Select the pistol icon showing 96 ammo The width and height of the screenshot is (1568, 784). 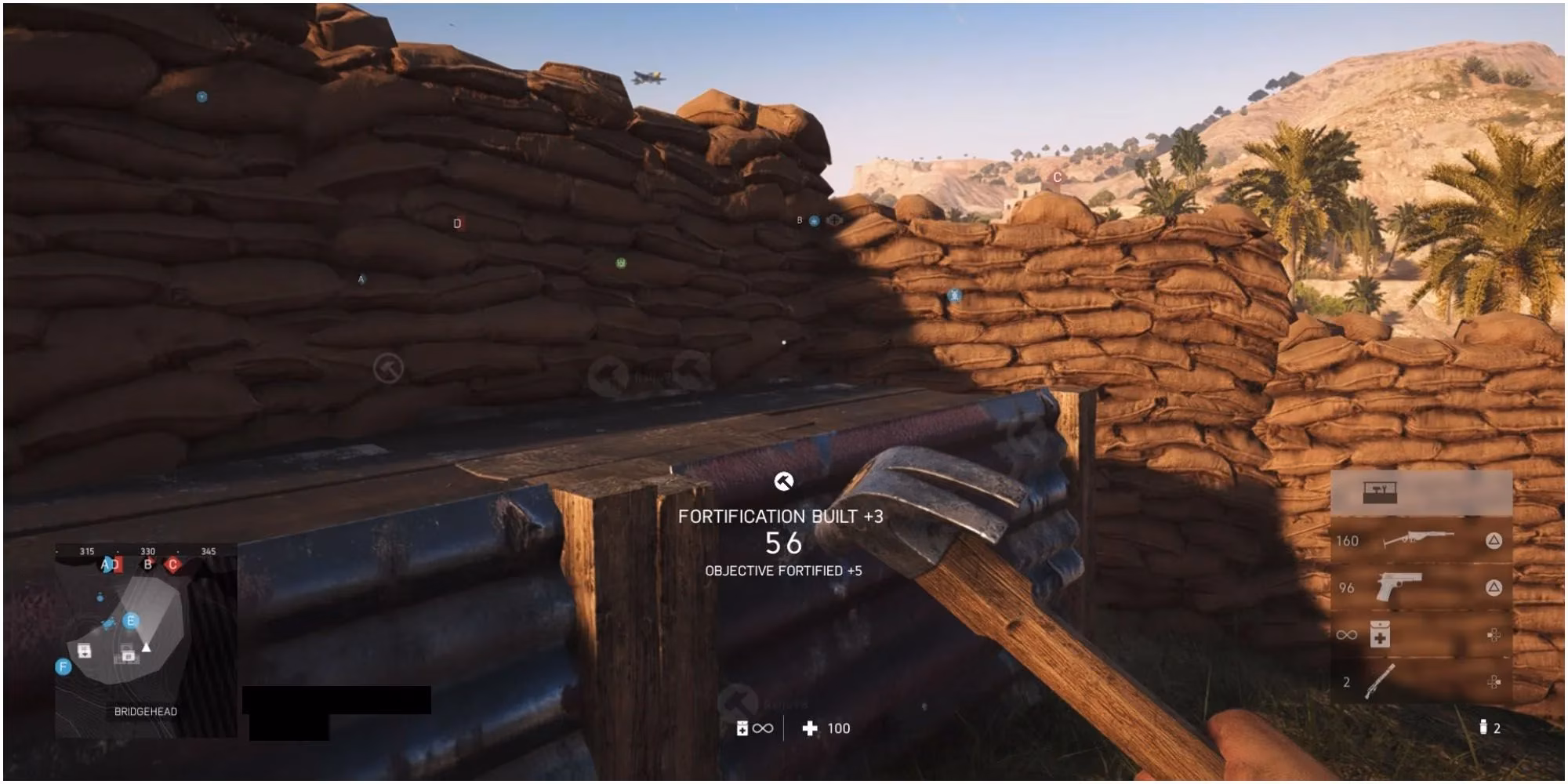pyautogui.click(x=1399, y=586)
